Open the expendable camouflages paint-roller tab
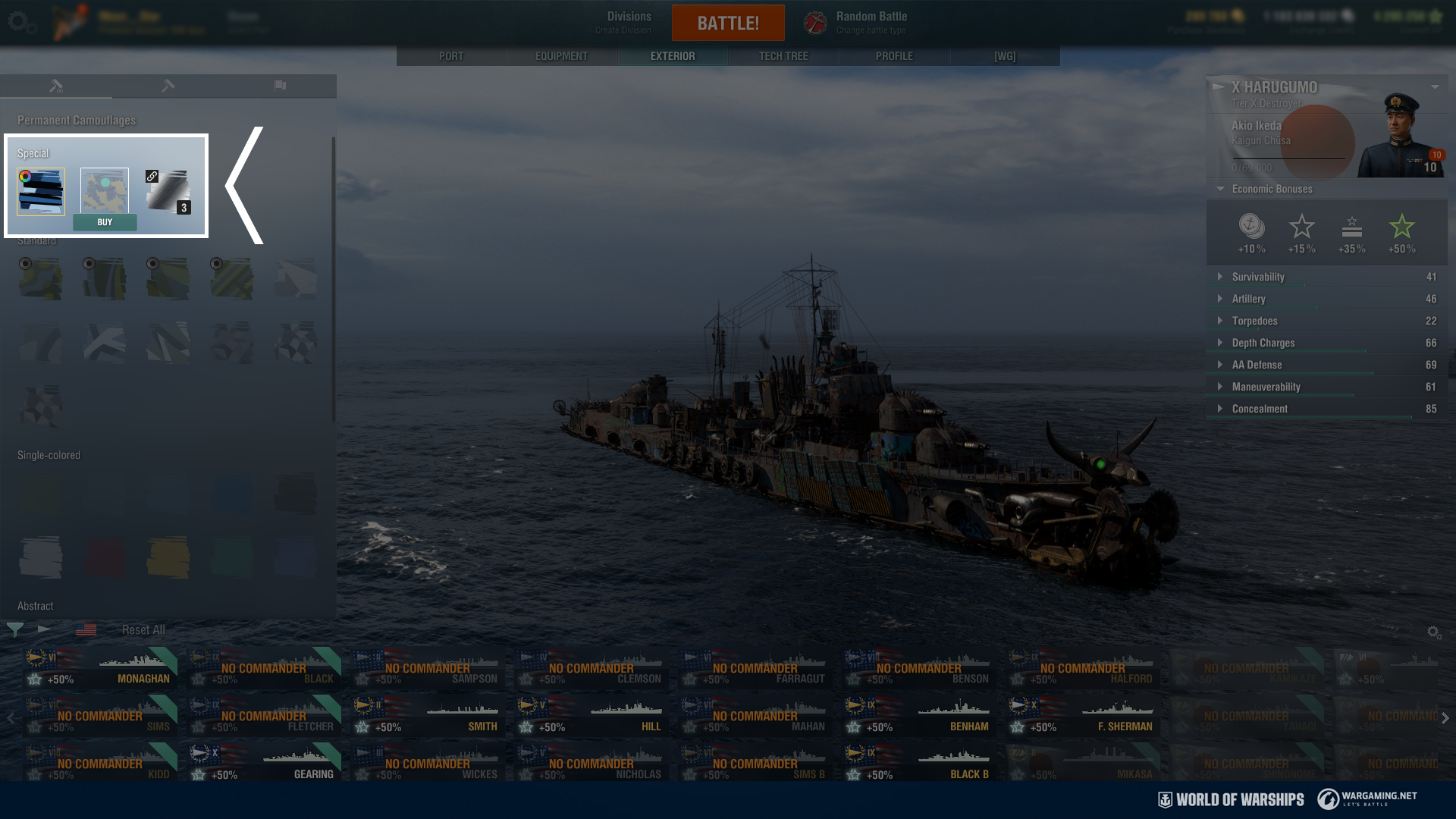The image size is (1456, 819). (167, 86)
